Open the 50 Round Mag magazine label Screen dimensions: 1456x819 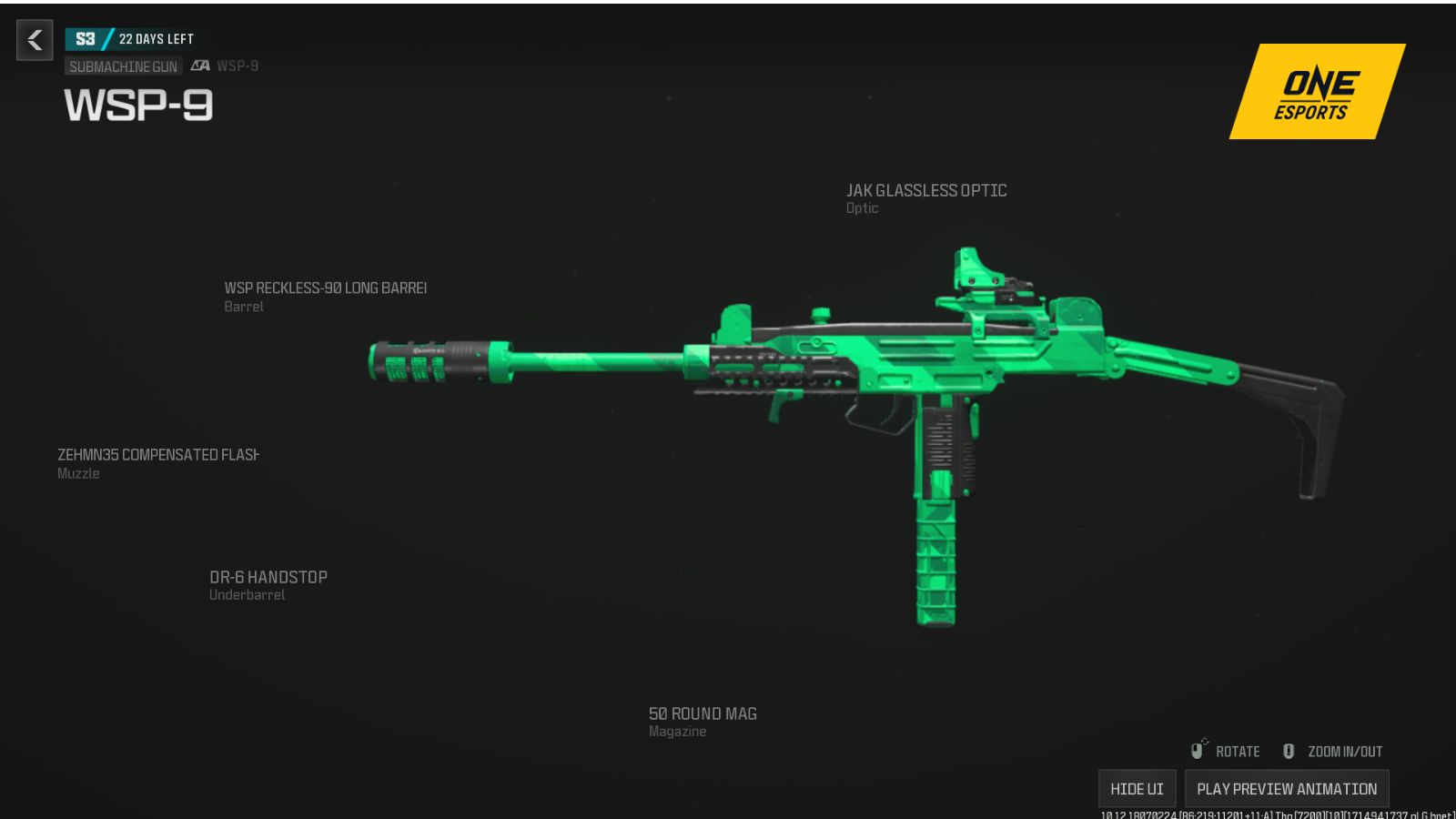point(702,713)
